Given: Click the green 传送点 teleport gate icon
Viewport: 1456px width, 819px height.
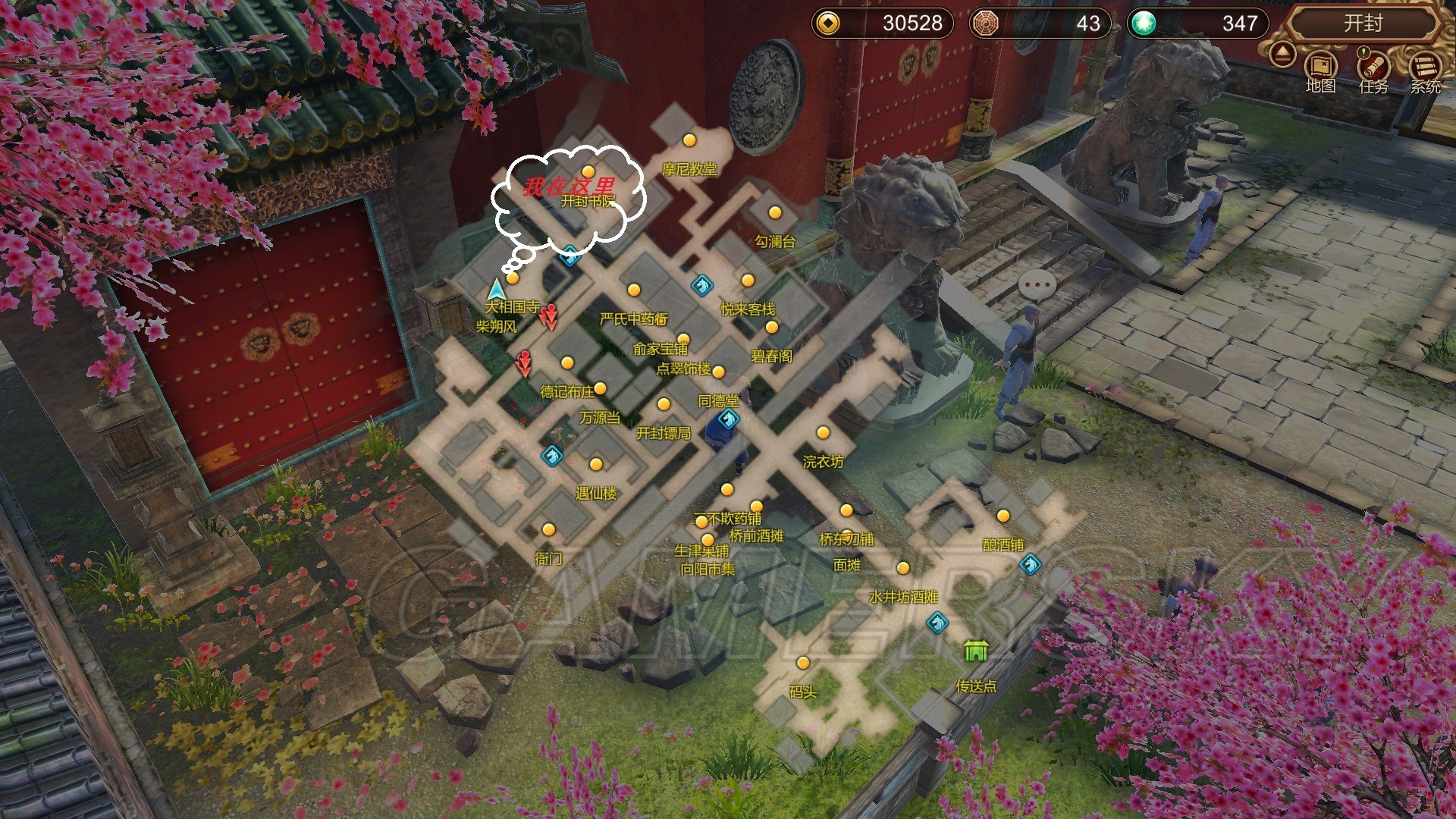Looking at the screenshot, I should click(975, 651).
